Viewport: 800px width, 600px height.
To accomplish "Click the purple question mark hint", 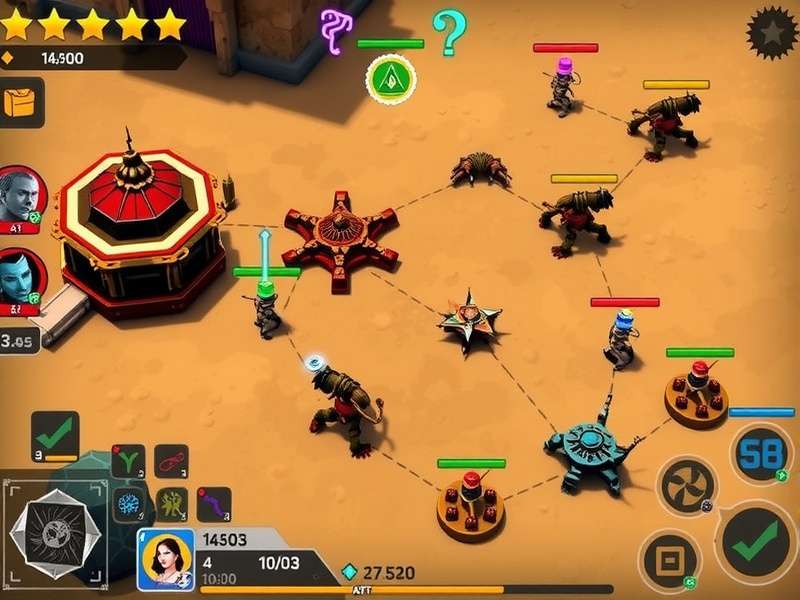I will (x=335, y=30).
